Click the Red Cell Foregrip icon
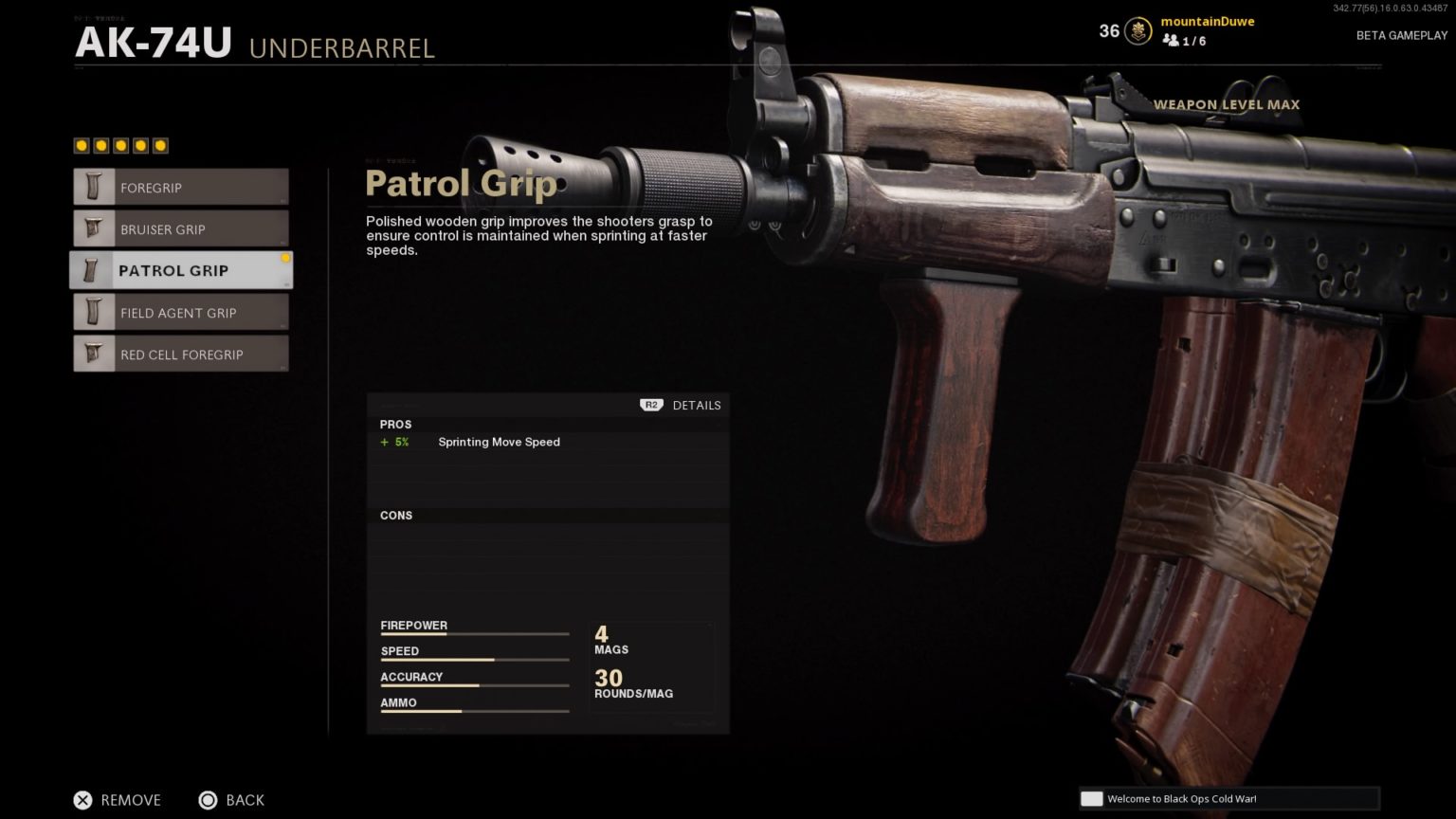 (x=93, y=354)
